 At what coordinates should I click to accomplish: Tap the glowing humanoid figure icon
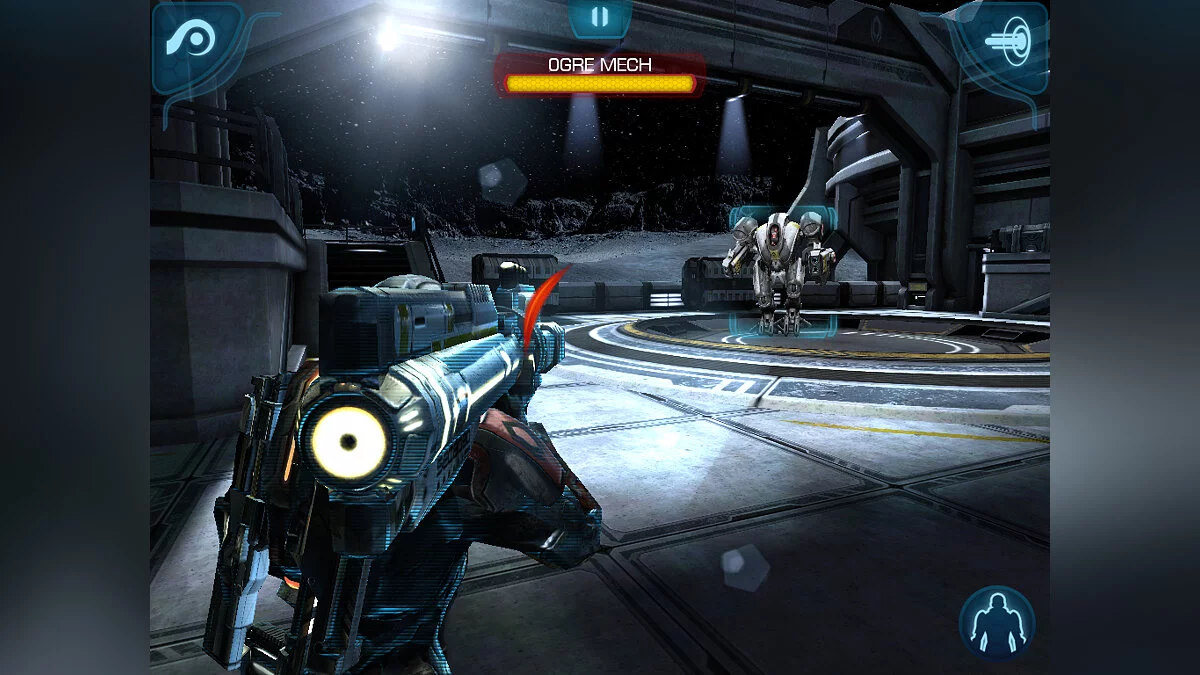[996, 622]
